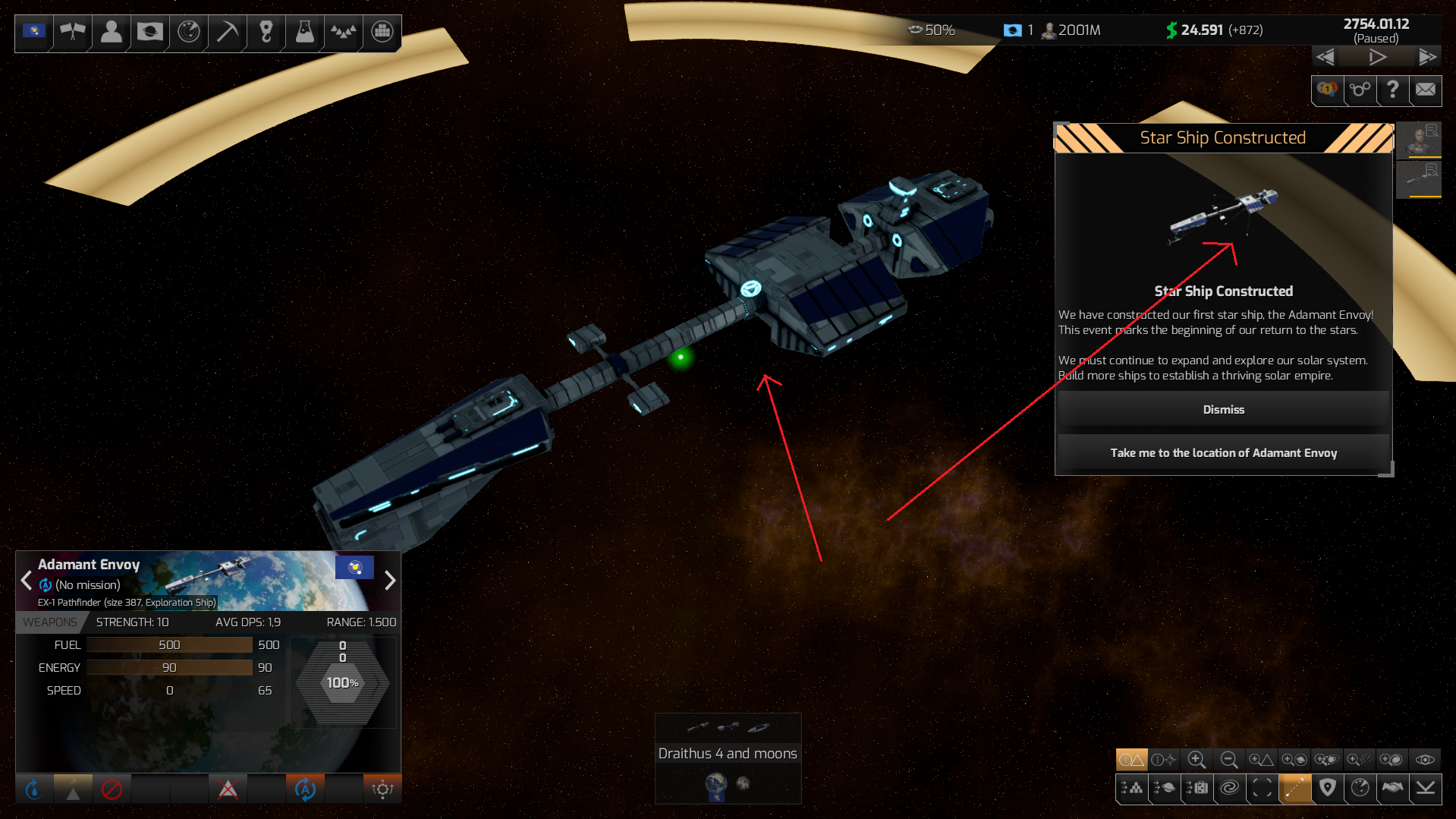Toggle automated exploration for Adamant Envoy
Screen dimensions: 1456x819
303,789
